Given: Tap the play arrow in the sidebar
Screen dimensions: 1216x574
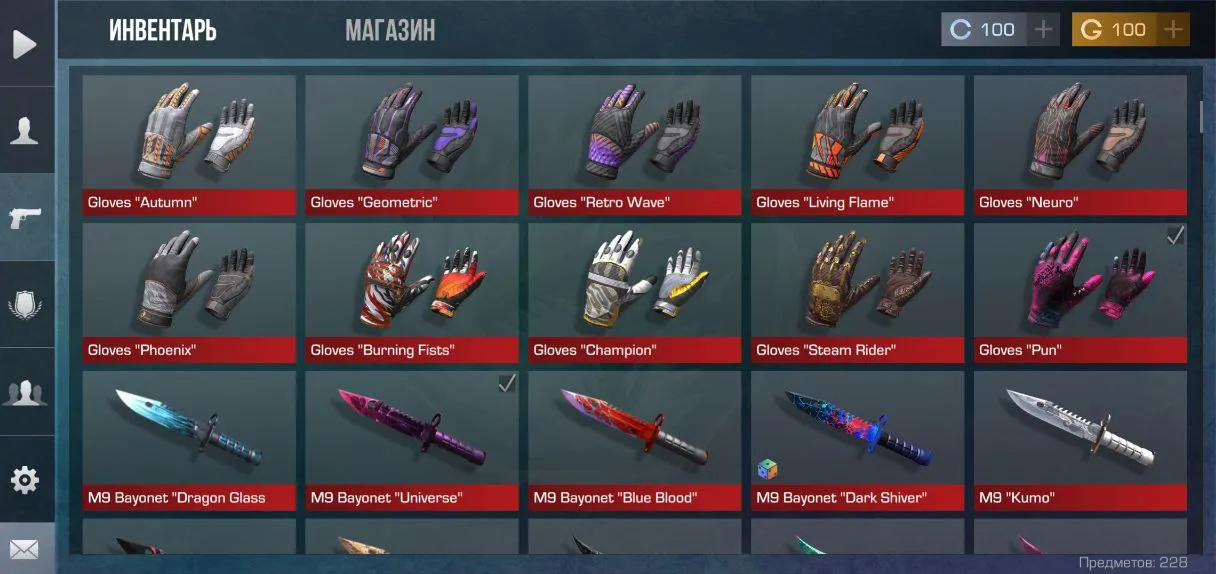Looking at the screenshot, I should point(25,44).
